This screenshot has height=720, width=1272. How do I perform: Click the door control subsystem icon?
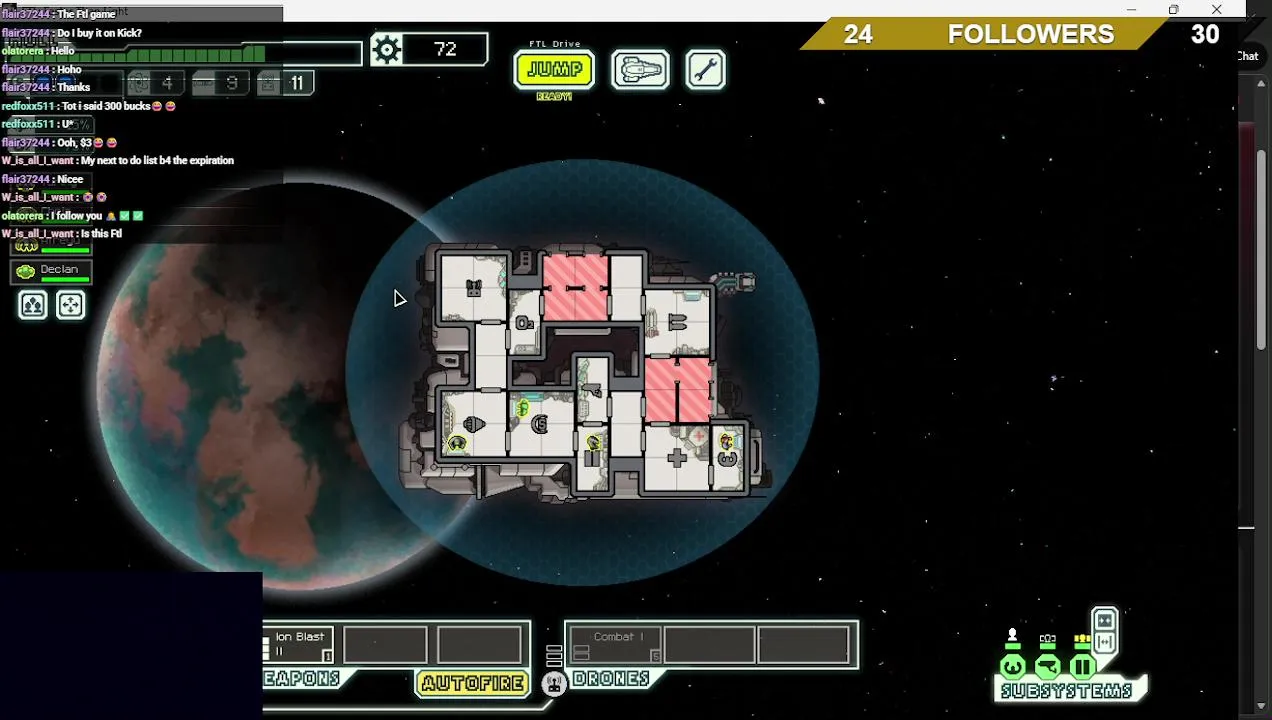click(x=1082, y=666)
